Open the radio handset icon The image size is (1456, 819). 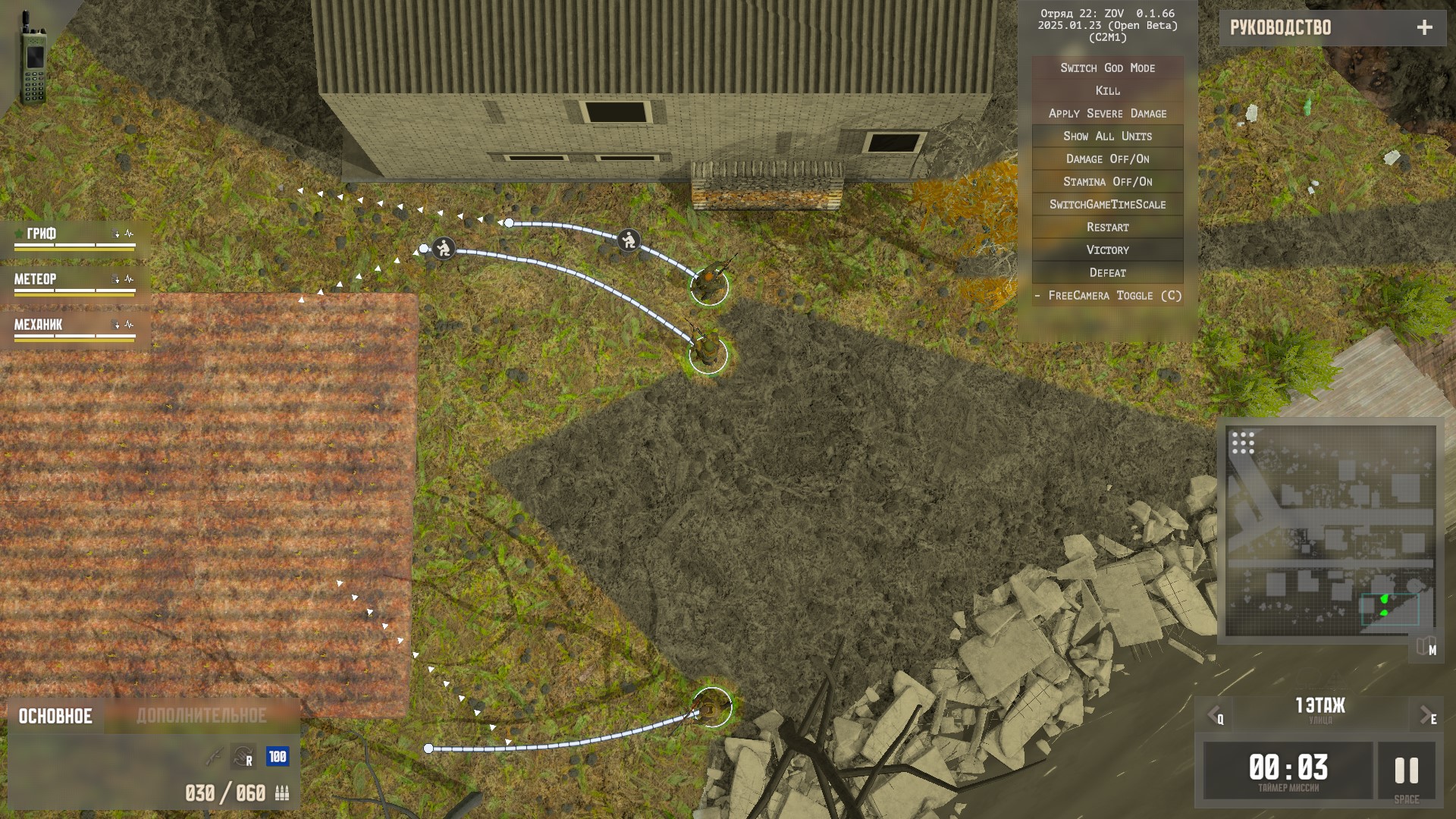point(33,57)
